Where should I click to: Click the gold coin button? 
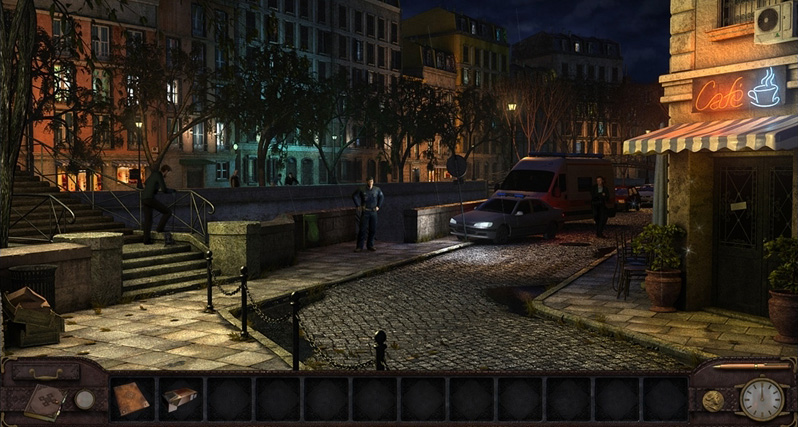[x=713, y=400]
